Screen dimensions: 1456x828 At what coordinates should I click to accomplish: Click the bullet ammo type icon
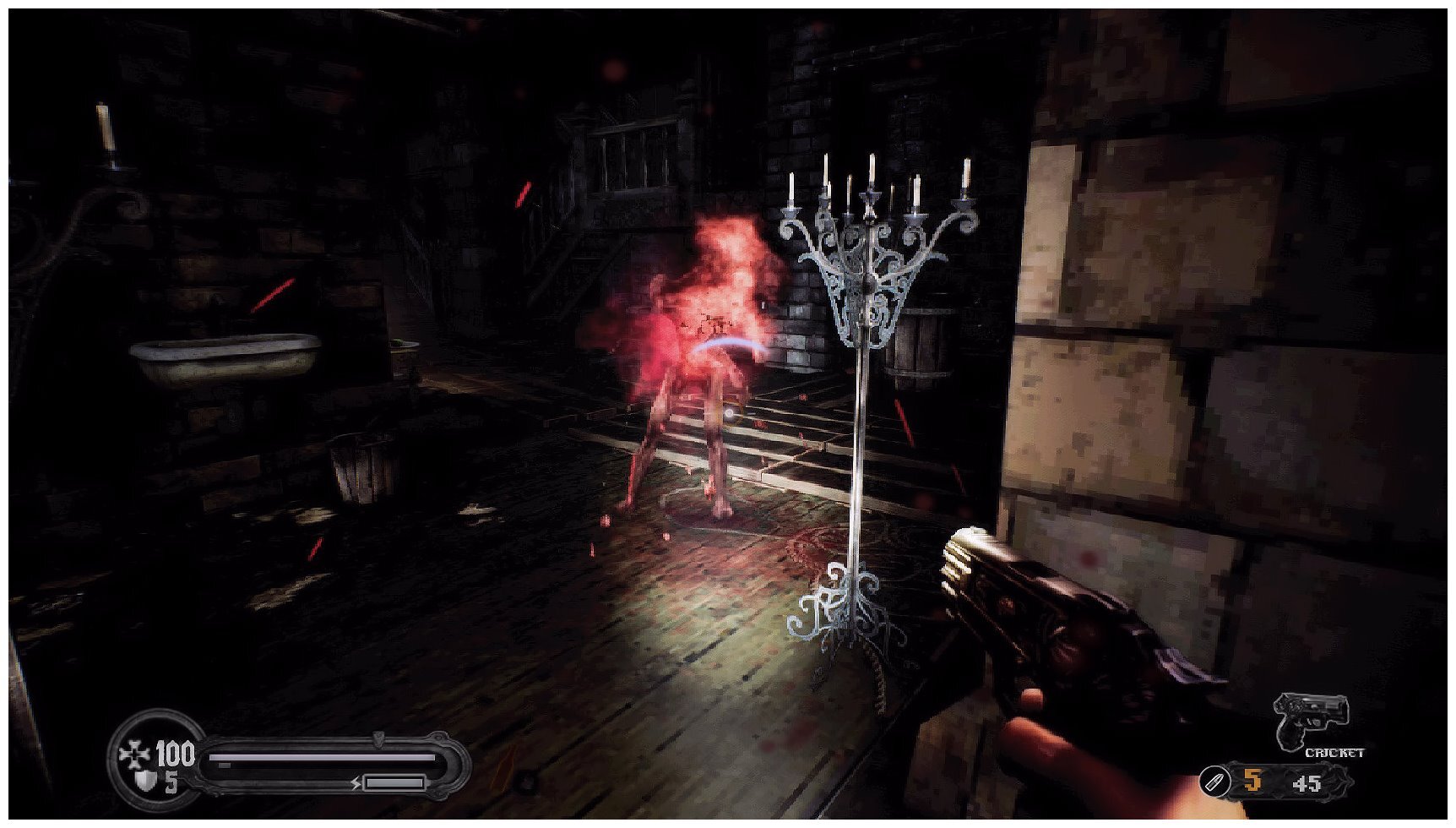pyautogui.click(x=1214, y=782)
